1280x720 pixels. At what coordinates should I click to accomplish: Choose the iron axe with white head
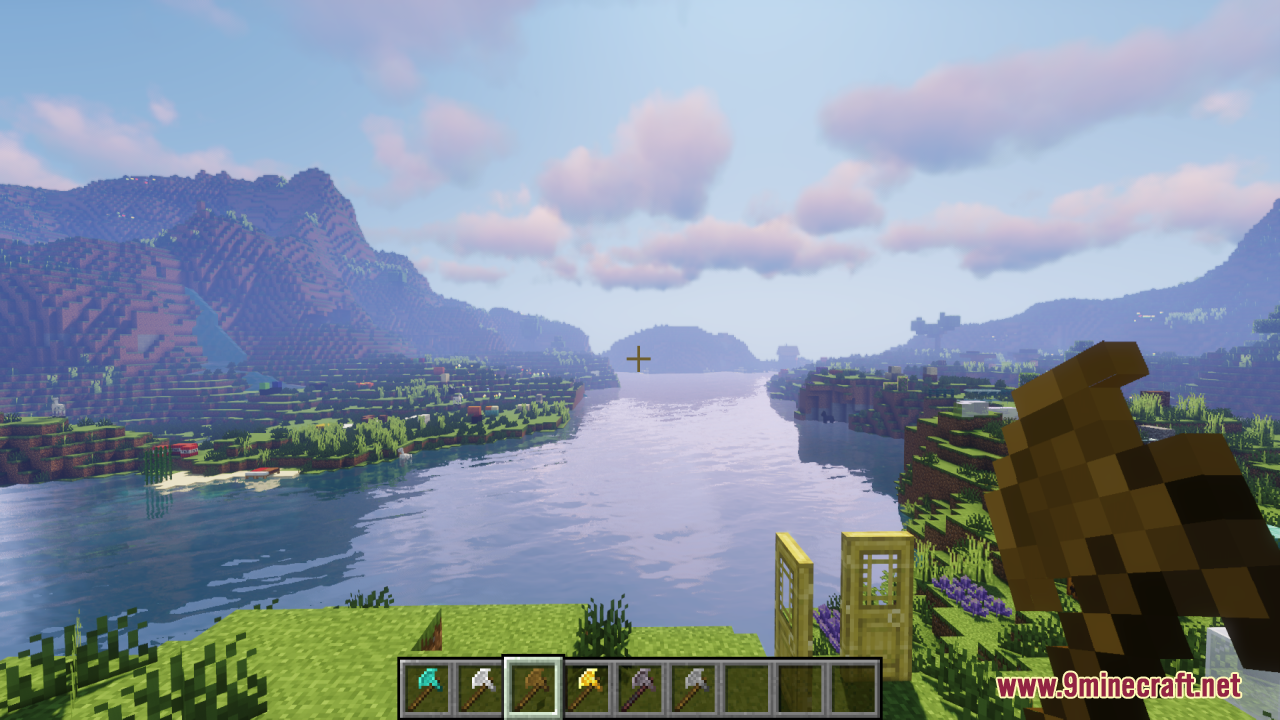point(479,687)
